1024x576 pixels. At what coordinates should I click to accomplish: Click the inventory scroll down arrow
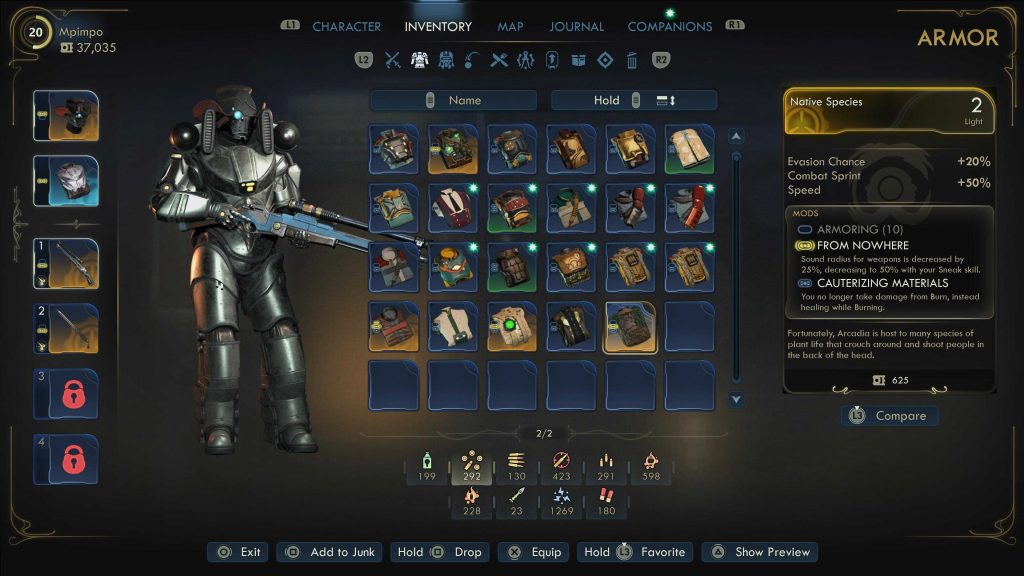736,400
